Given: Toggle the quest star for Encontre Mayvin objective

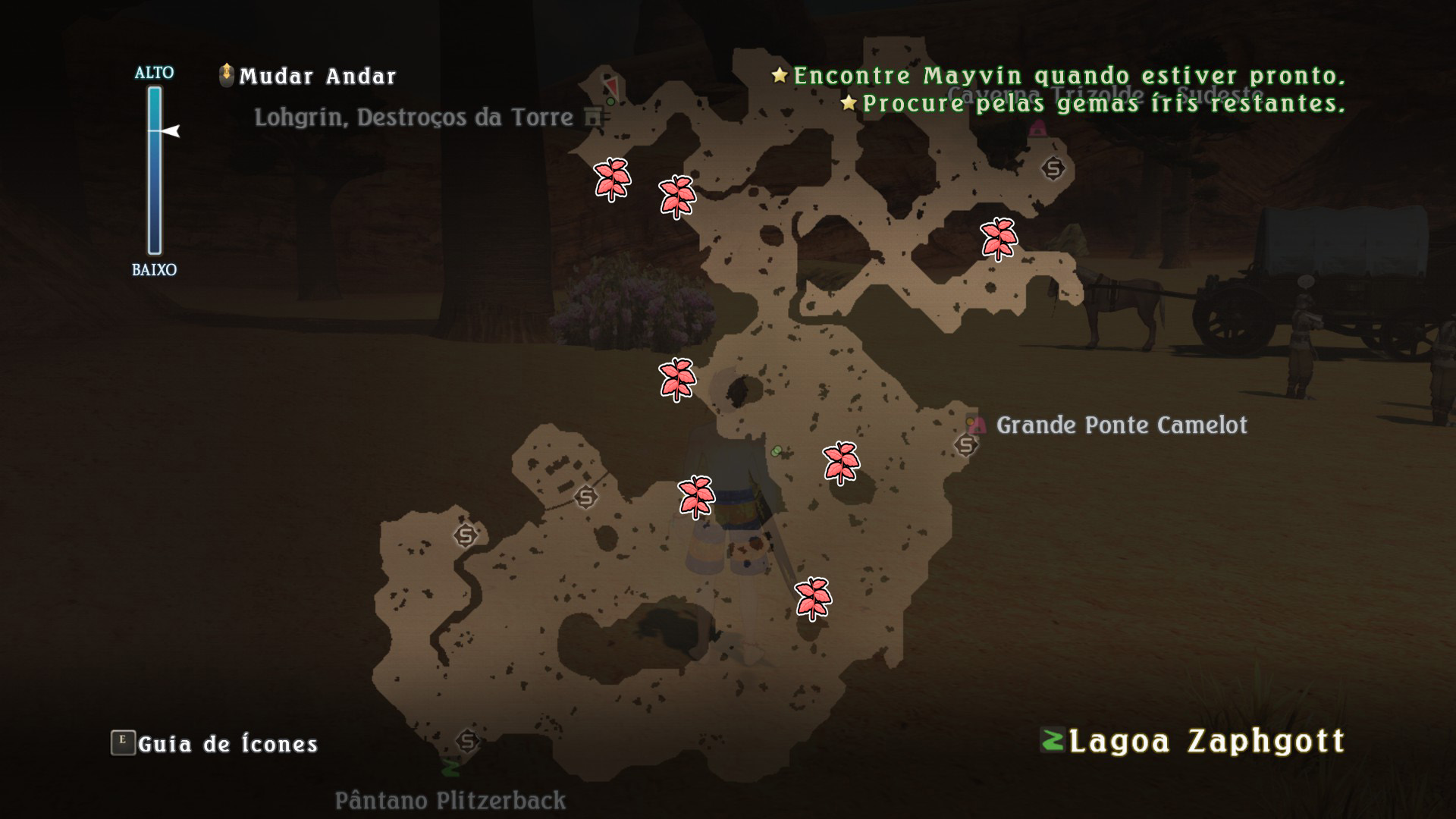Looking at the screenshot, I should (x=778, y=75).
